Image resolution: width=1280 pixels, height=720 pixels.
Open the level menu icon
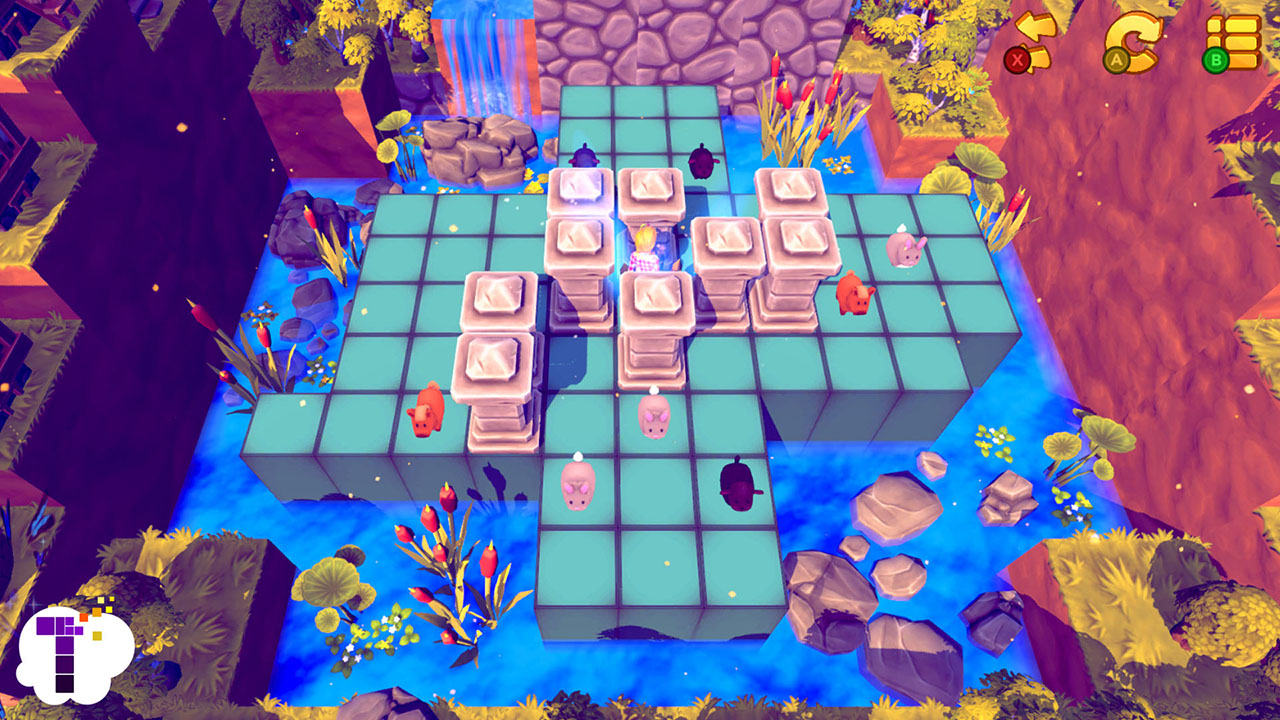[x=1233, y=38]
